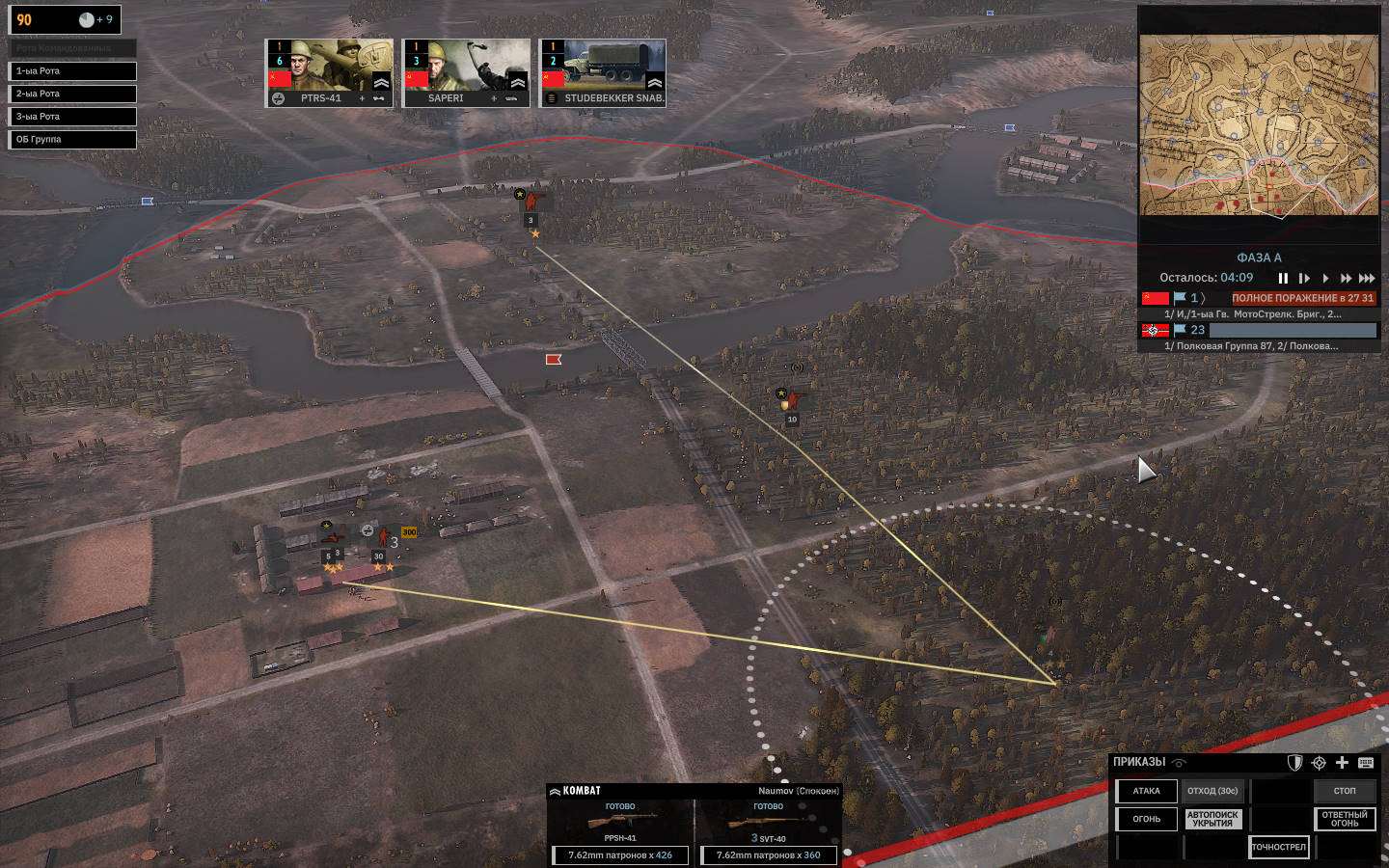Screen dimensions: 1389x868
Task: Set game speed to normal play
Action: (1325, 278)
